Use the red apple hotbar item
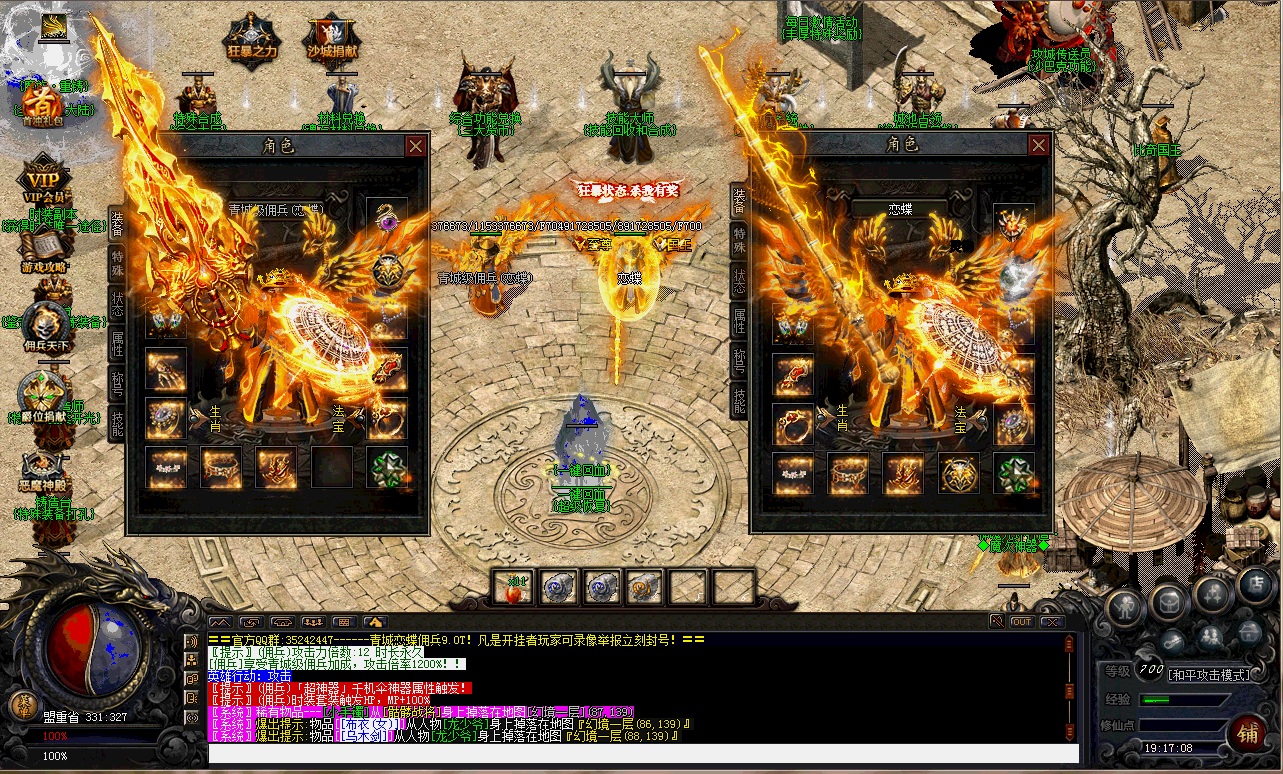1283x774 pixels. coord(513,588)
